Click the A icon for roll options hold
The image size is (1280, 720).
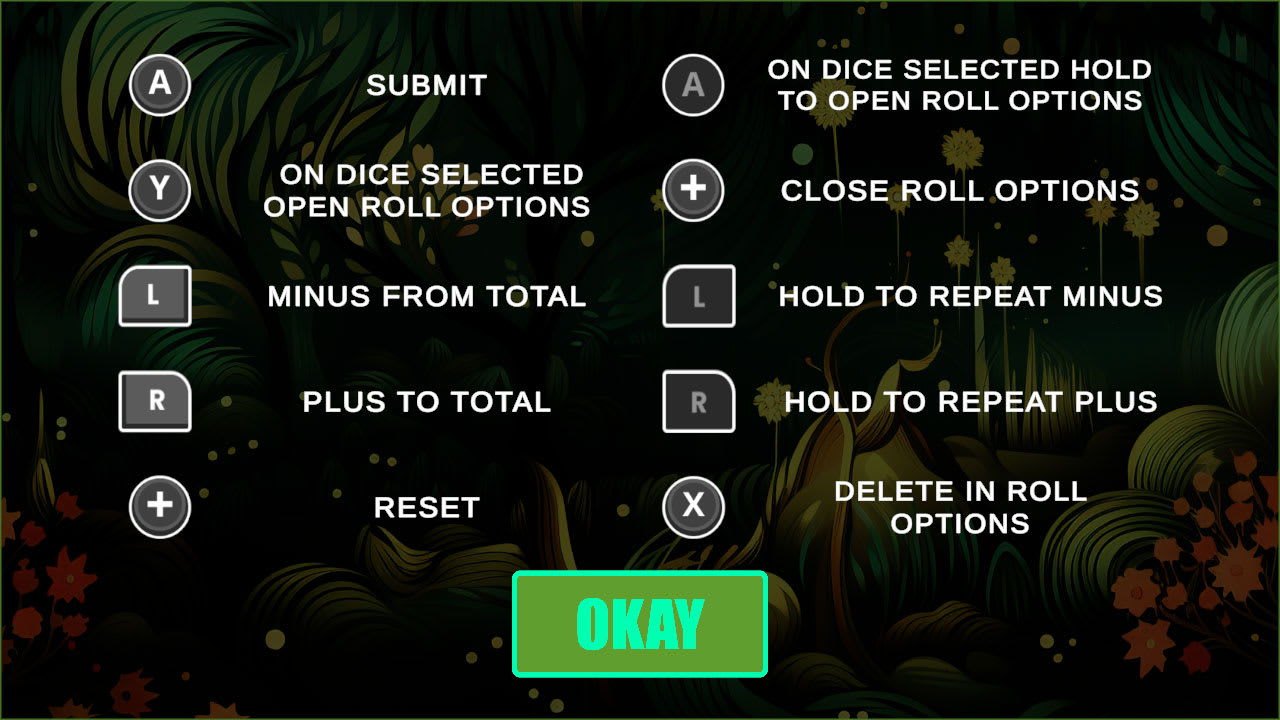[694, 85]
